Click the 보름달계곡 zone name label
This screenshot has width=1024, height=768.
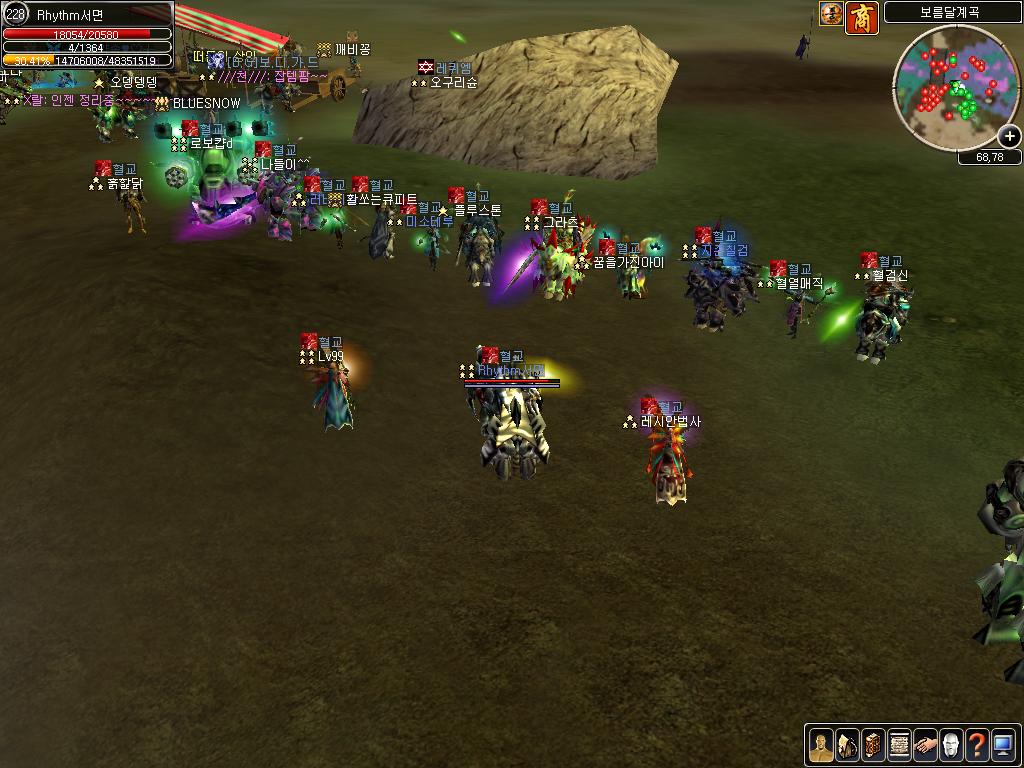pyautogui.click(x=953, y=13)
